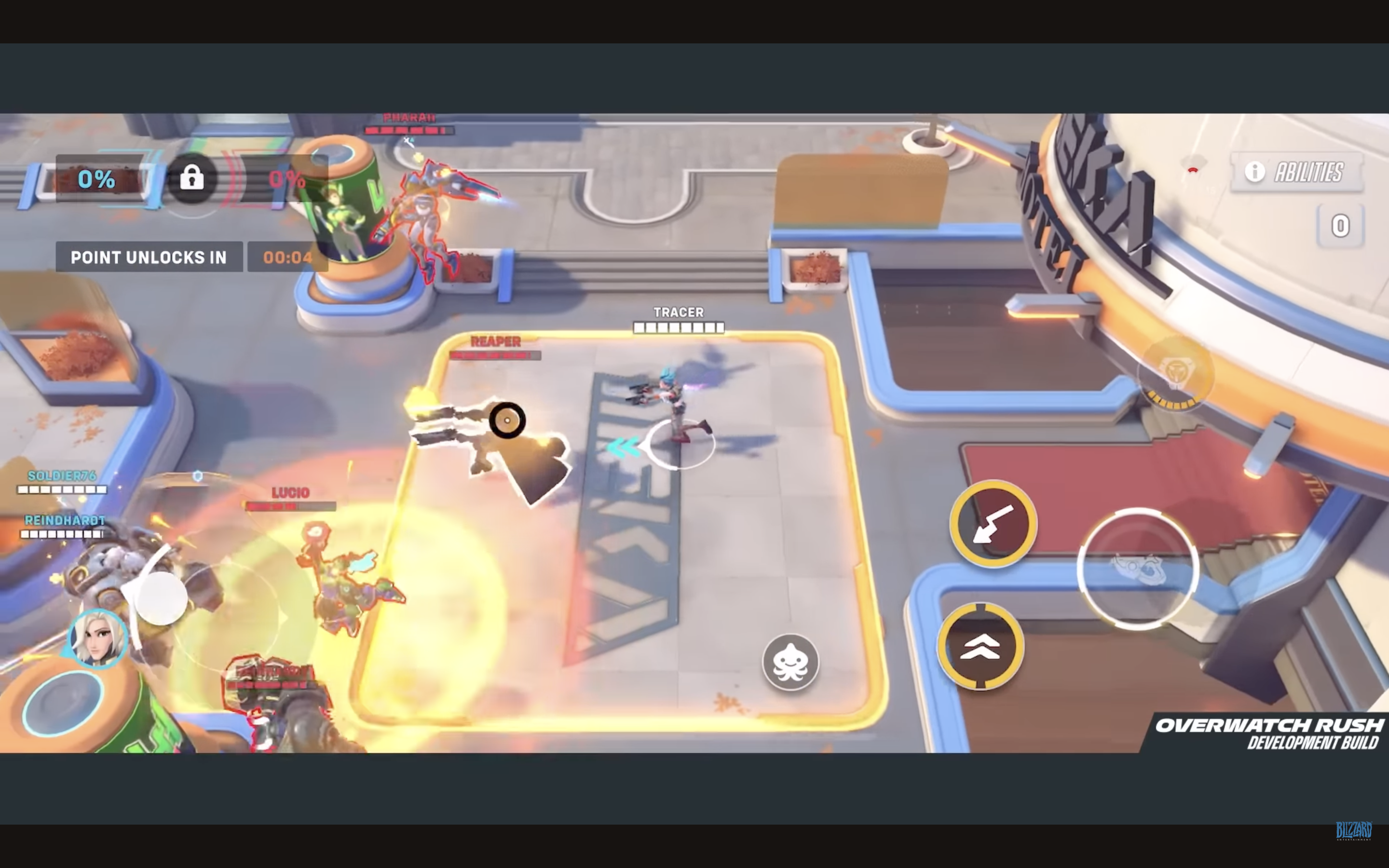This screenshot has height=868, width=1389.
Task: Tap the POINT UNLOCKS IN banner
Action: point(149,257)
